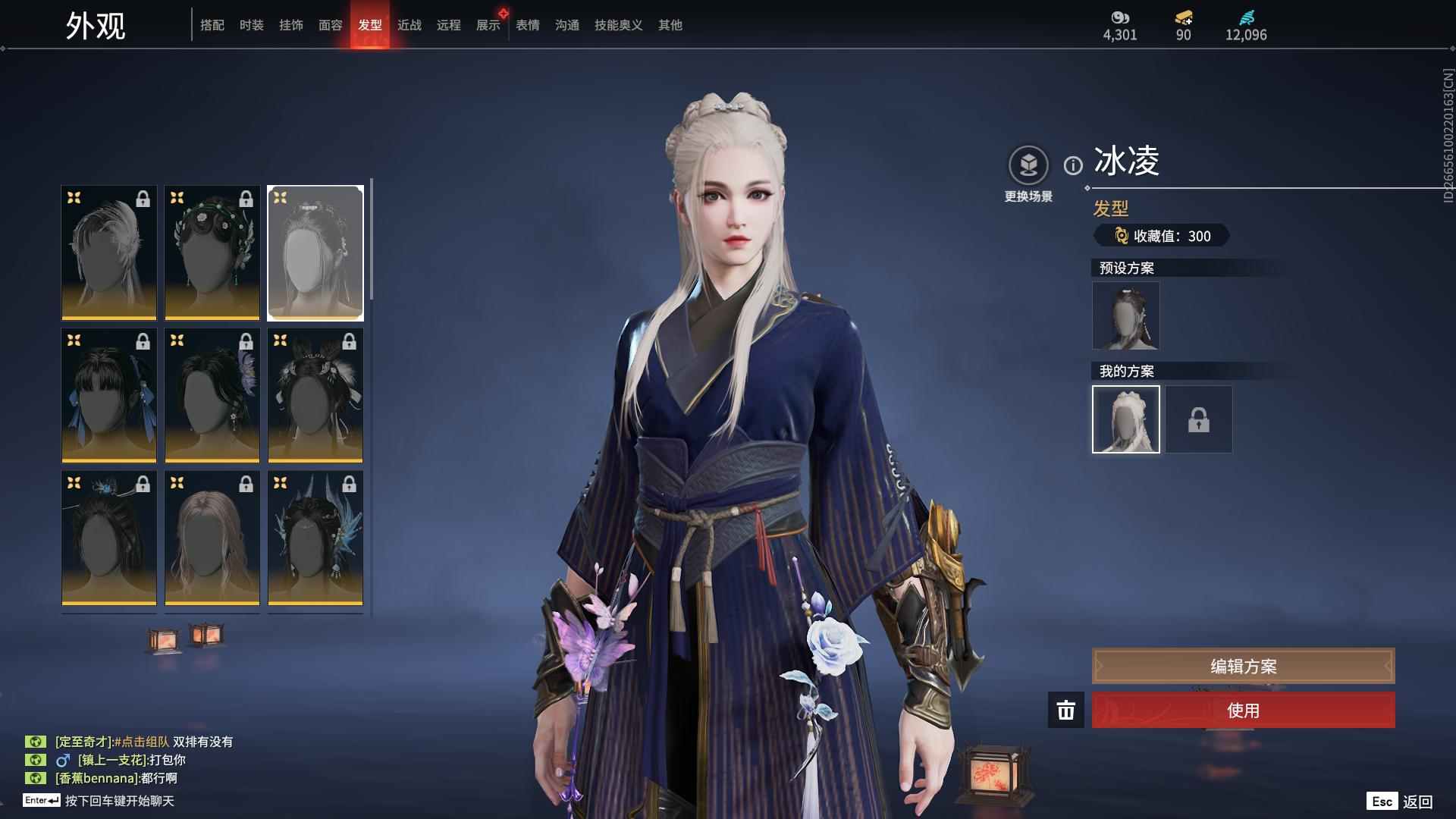Open the 展示 display tab
The height and width of the screenshot is (819, 1456).
pyautogui.click(x=488, y=25)
